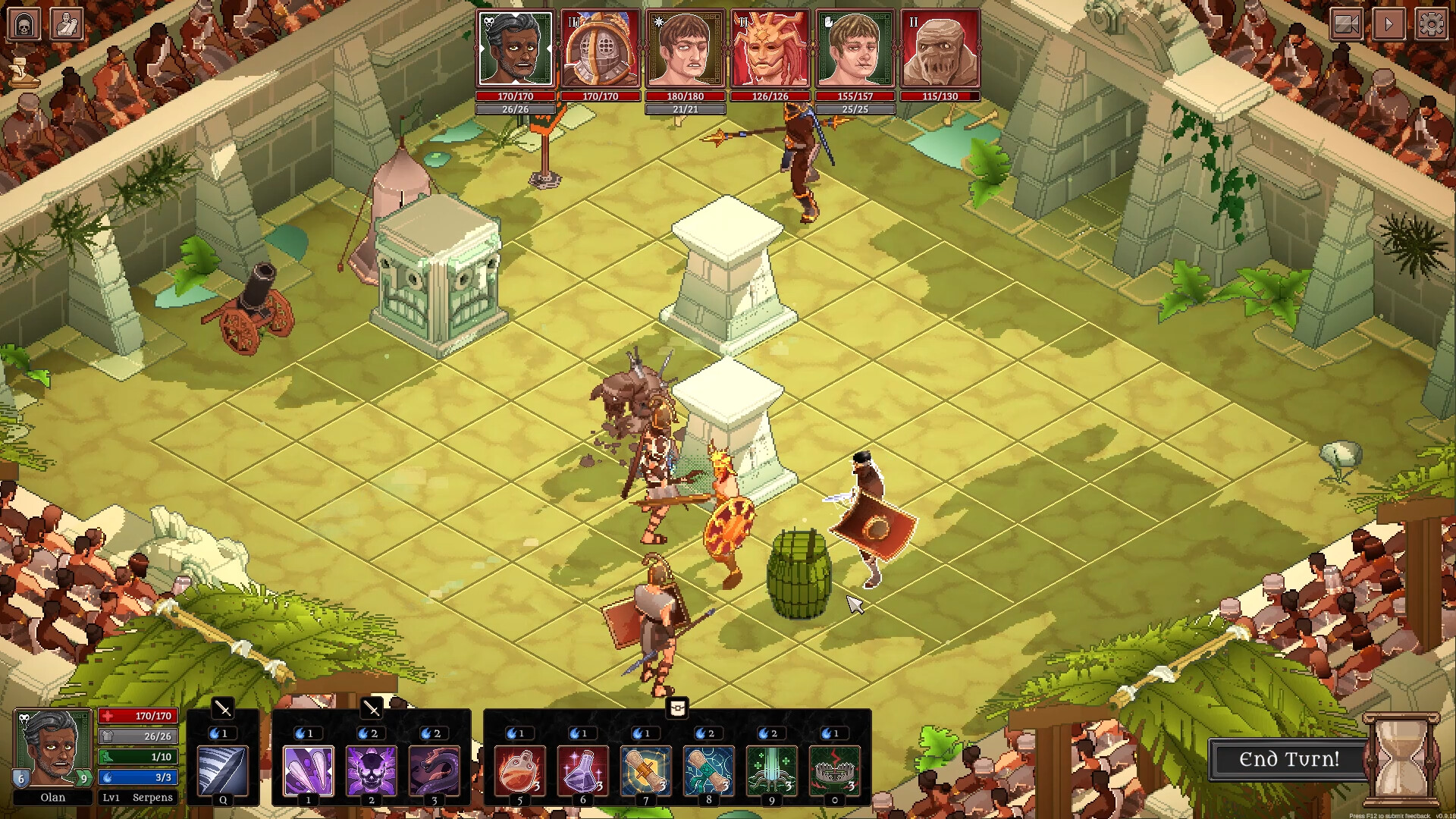Click the gray-haired gladiator portrait at the top

pyautogui.click(x=514, y=47)
